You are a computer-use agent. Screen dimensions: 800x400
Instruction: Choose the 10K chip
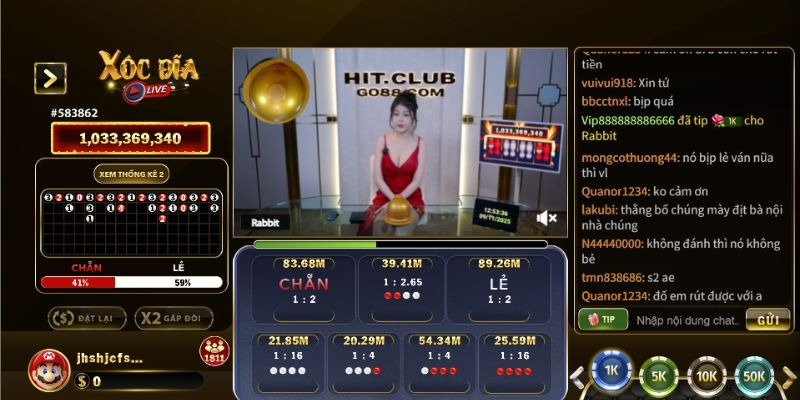(706, 376)
